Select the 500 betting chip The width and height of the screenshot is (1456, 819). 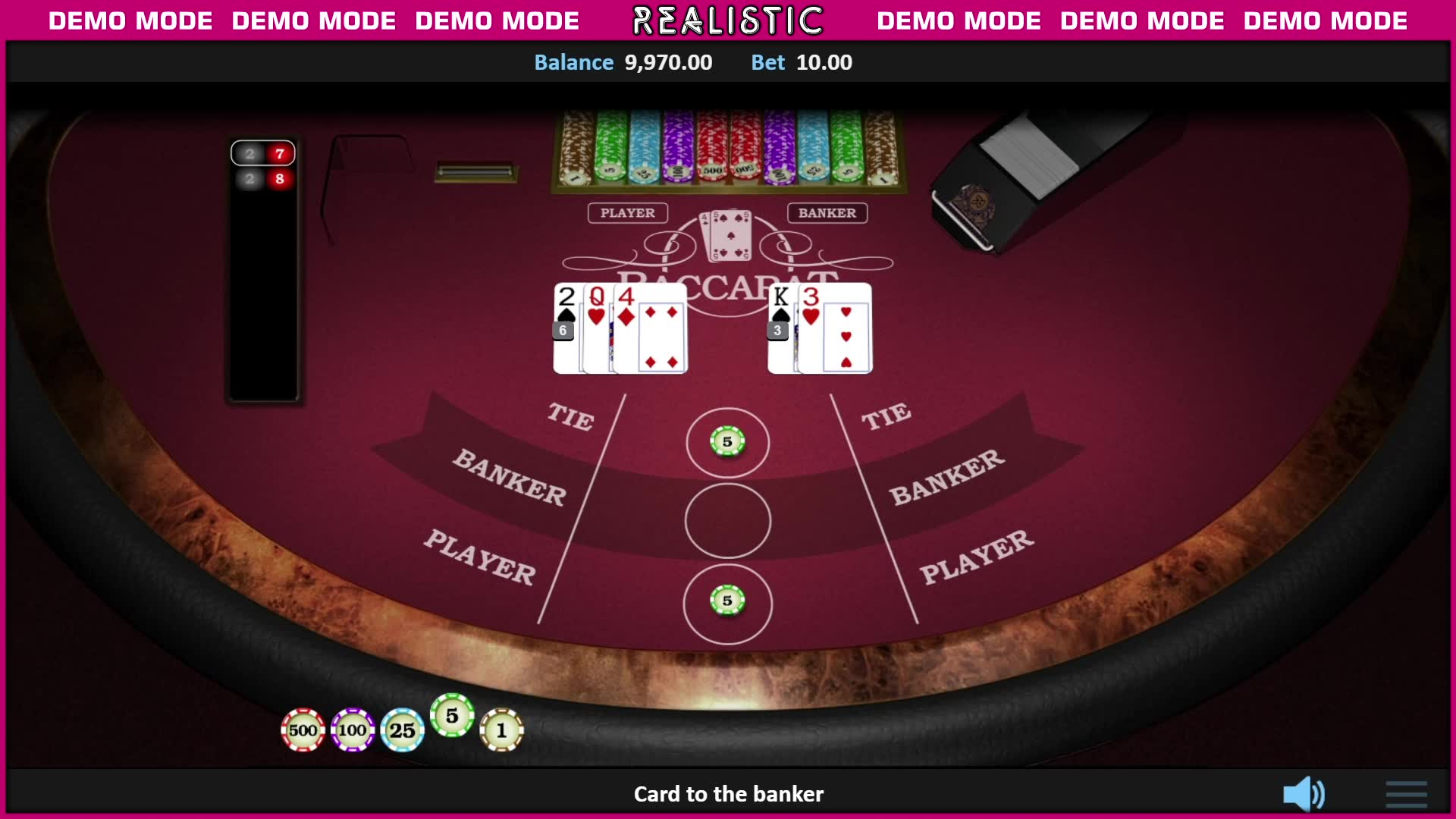303,730
